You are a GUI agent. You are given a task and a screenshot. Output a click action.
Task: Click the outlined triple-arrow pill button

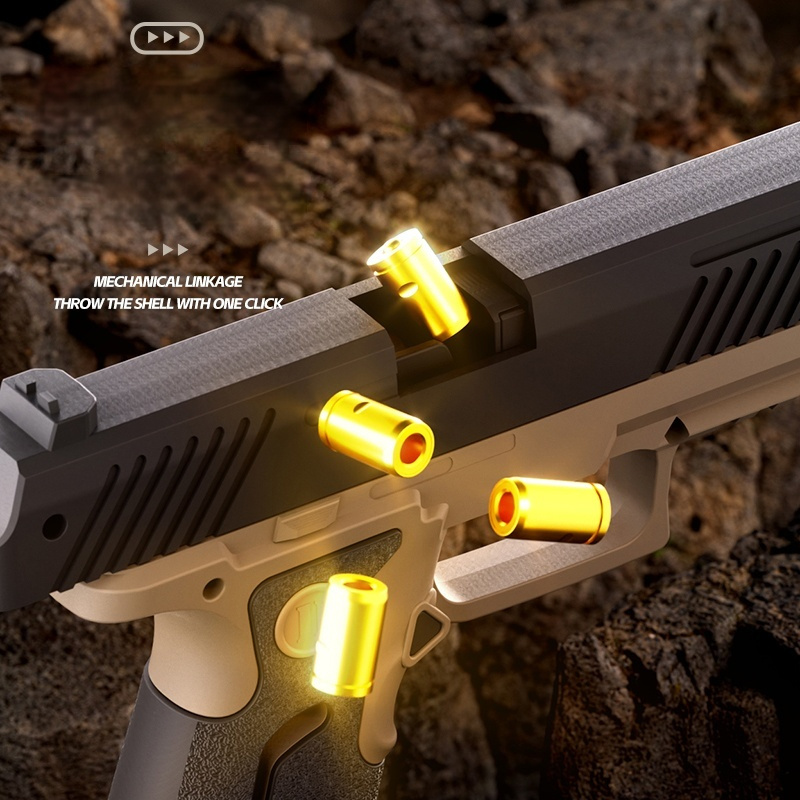click(167, 38)
